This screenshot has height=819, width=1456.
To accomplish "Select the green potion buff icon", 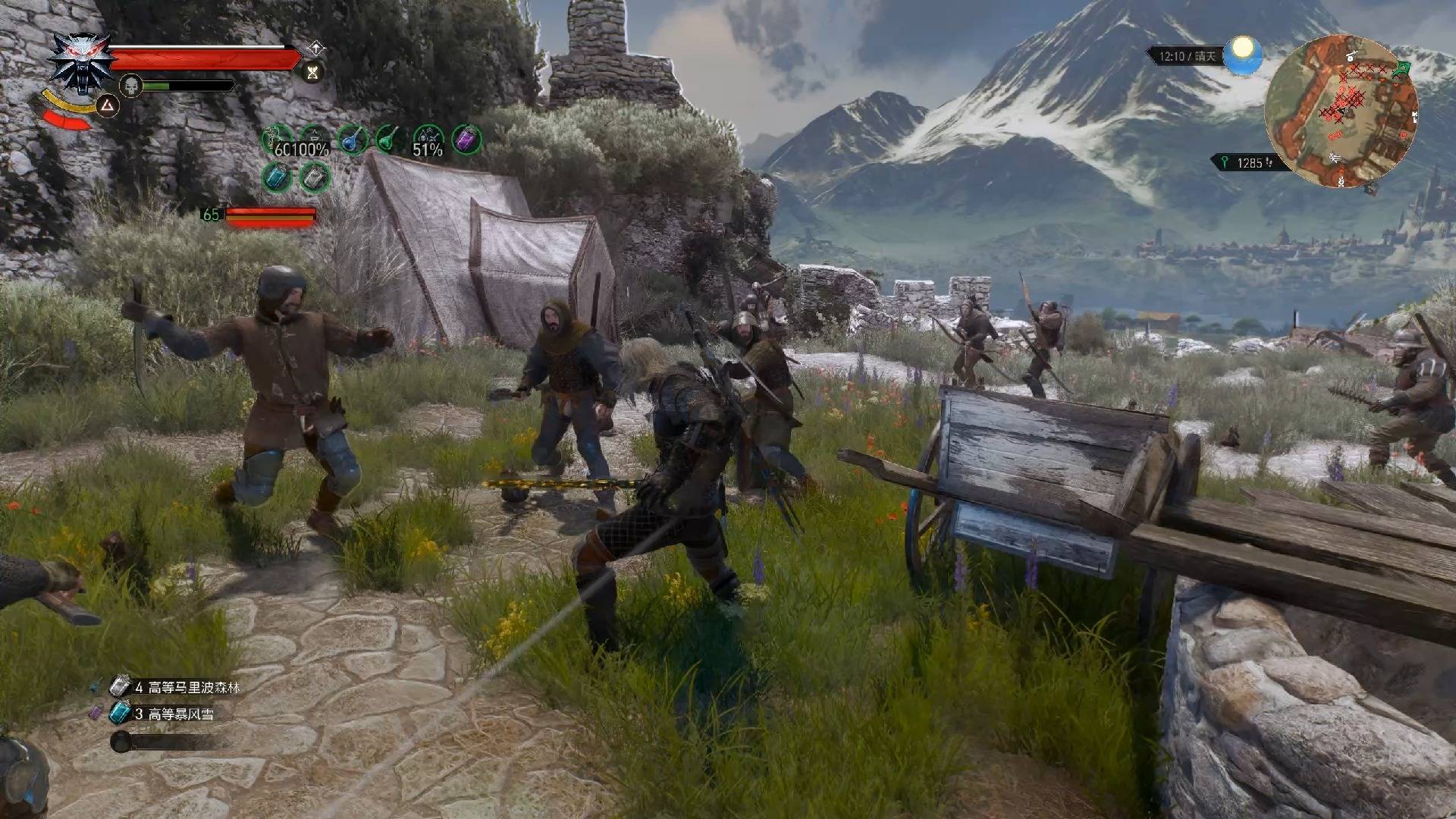I will (x=389, y=140).
